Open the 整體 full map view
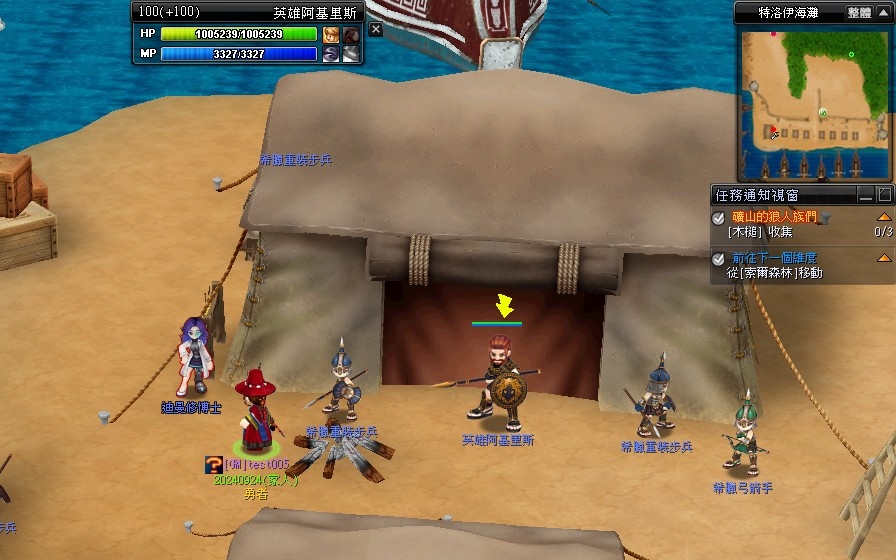The width and height of the screenshot is (896, 560). coord(858,13)
